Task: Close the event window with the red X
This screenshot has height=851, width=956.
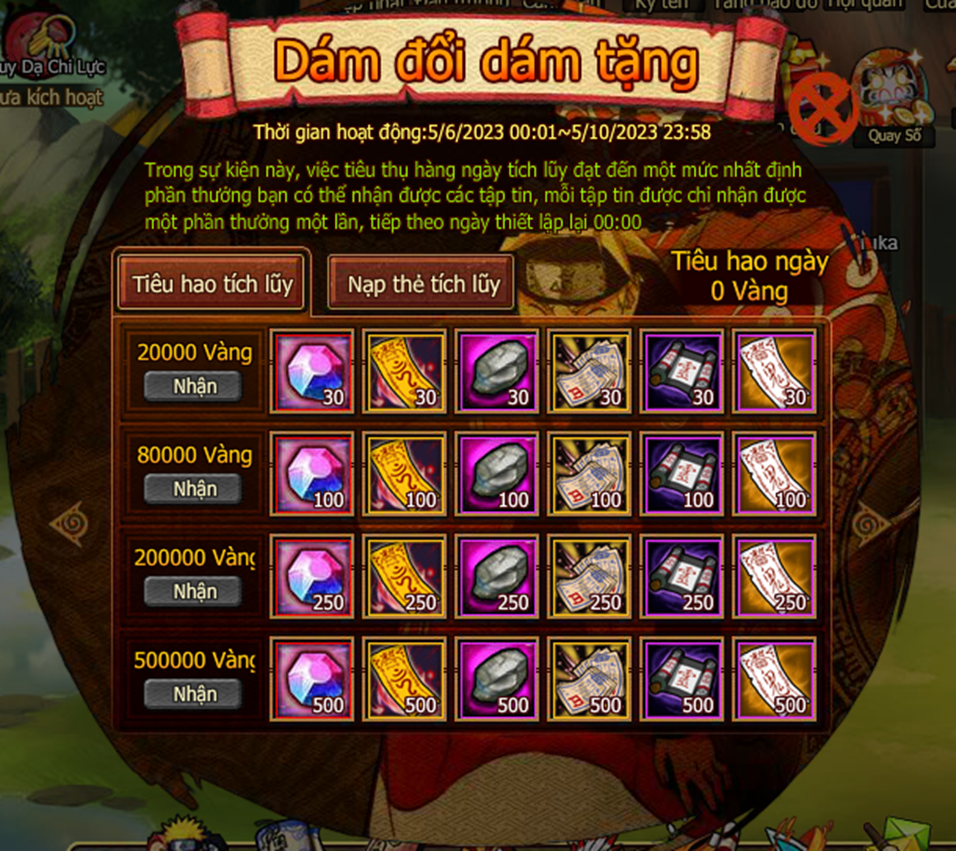Action: (x=822, y=107)
